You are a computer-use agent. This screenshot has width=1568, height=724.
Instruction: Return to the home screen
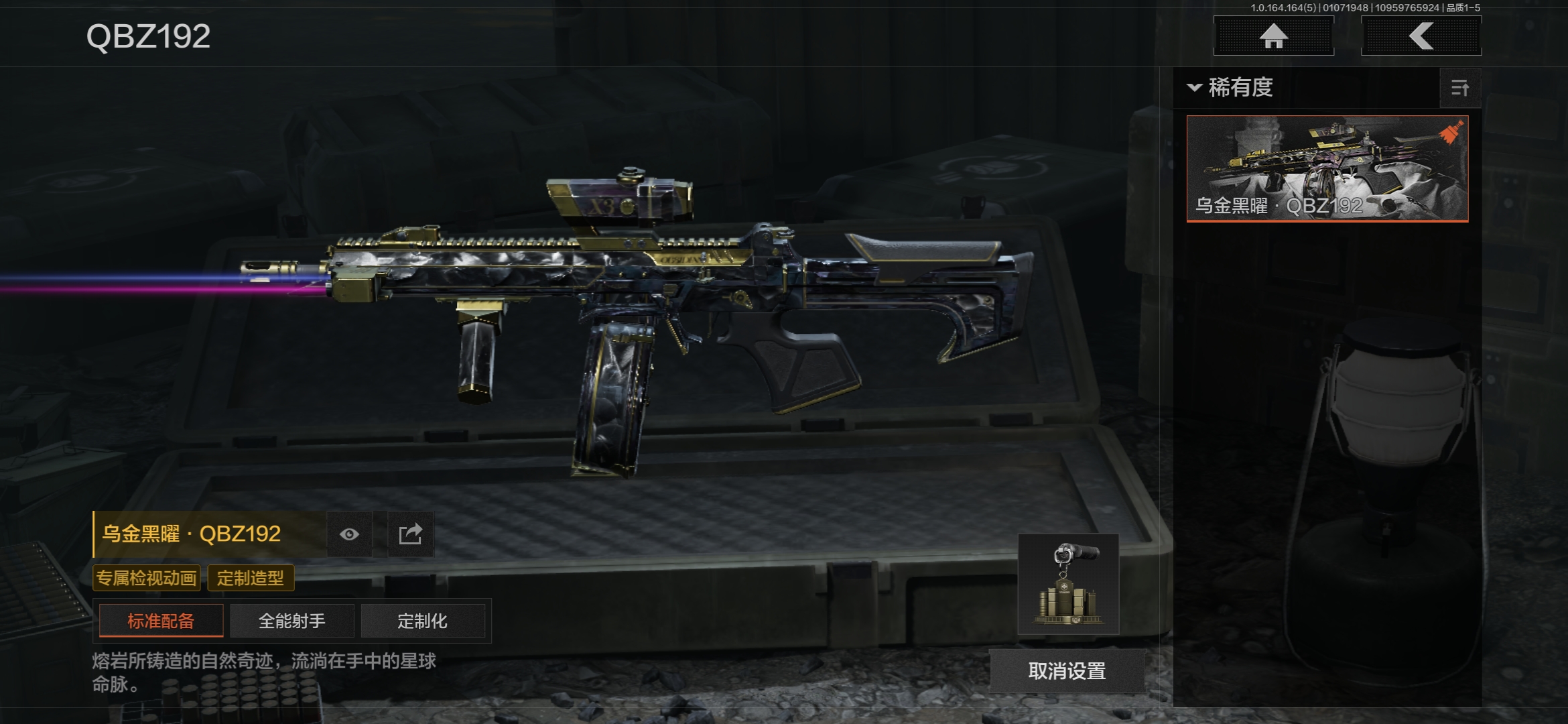tap(1273, 36)
